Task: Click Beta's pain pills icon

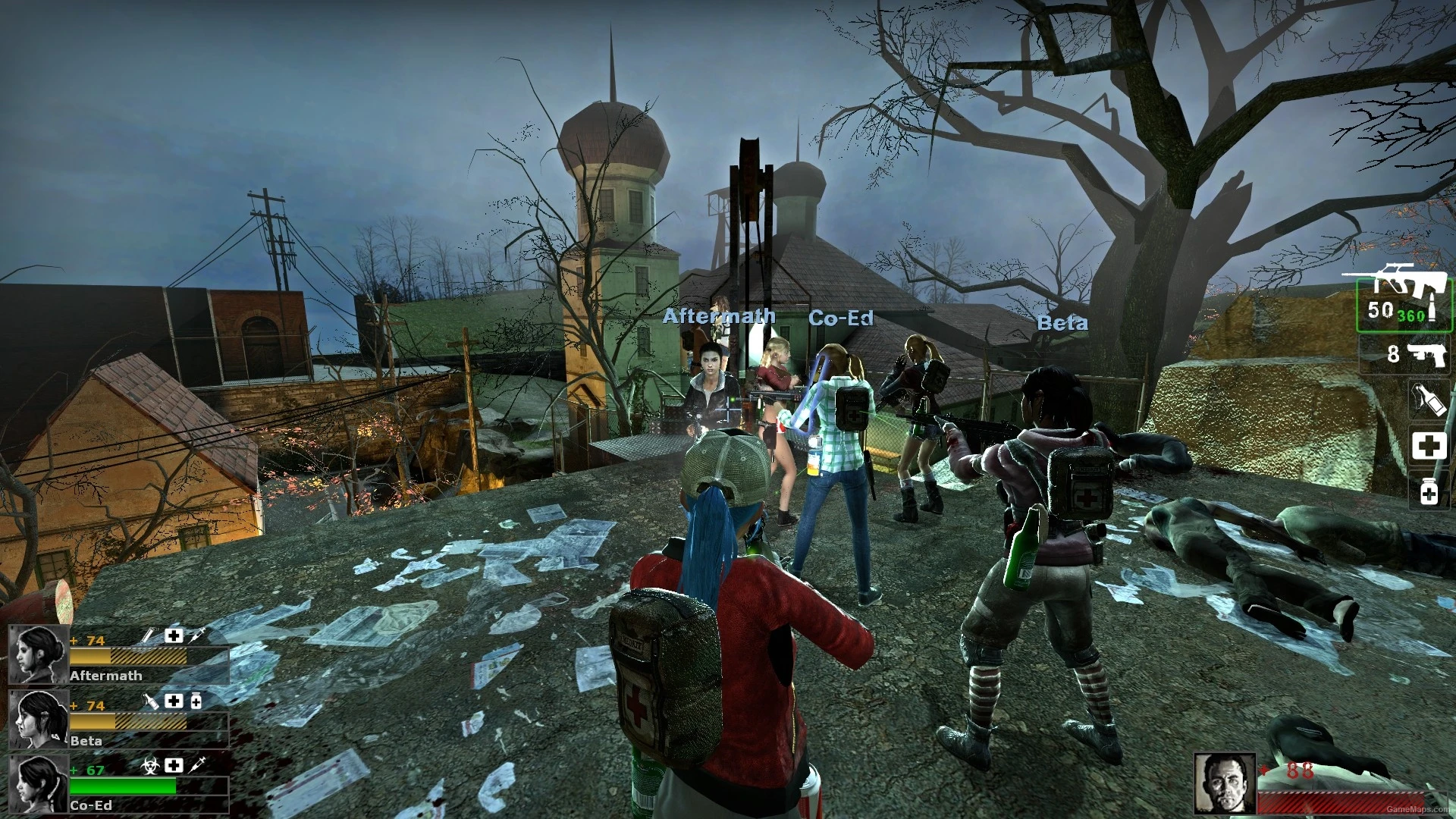Action: (196, 702)
